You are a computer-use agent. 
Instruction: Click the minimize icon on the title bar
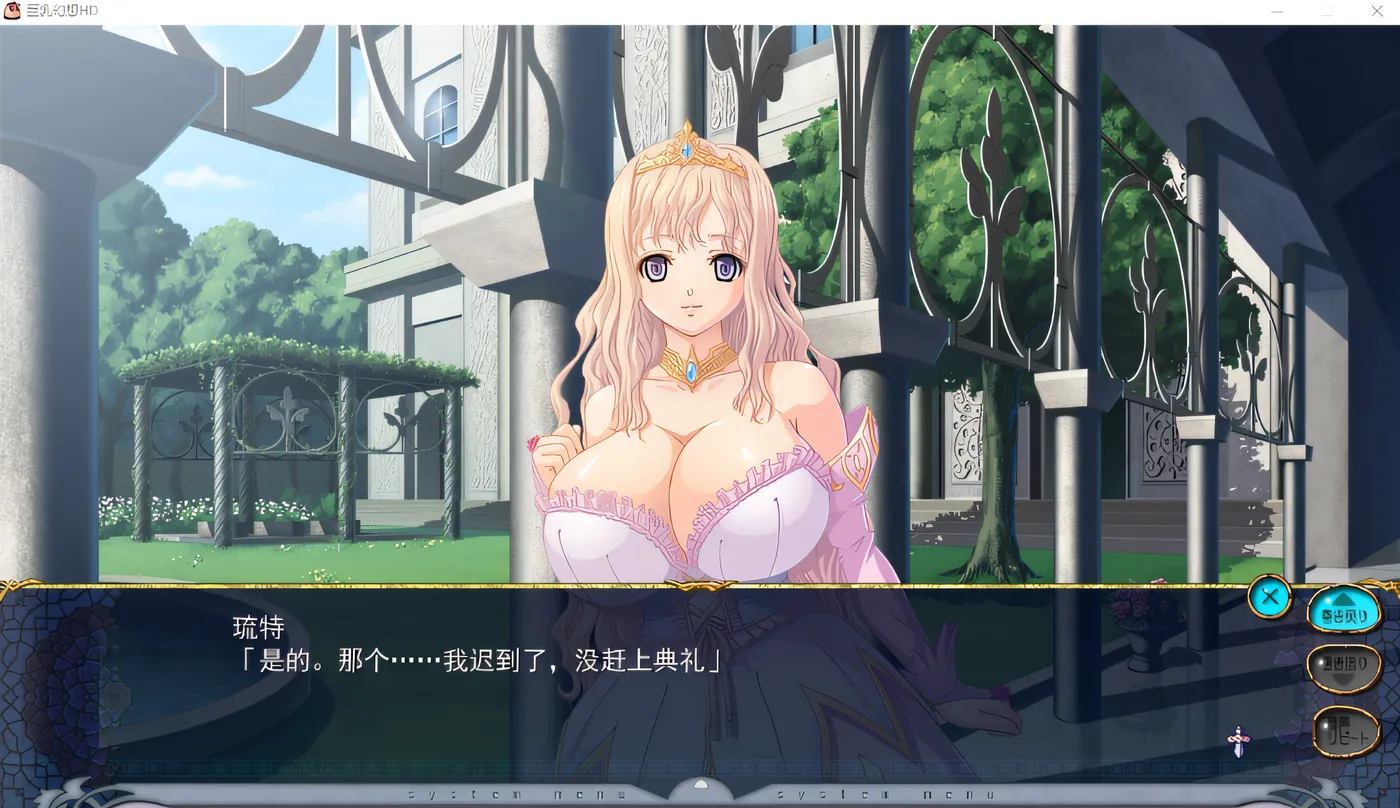(1275, 11)
